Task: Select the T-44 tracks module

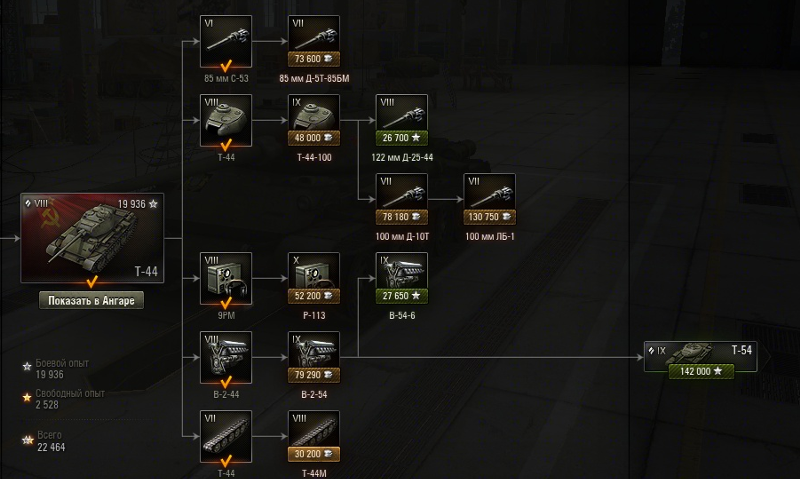Action: (x=226, y=436)
